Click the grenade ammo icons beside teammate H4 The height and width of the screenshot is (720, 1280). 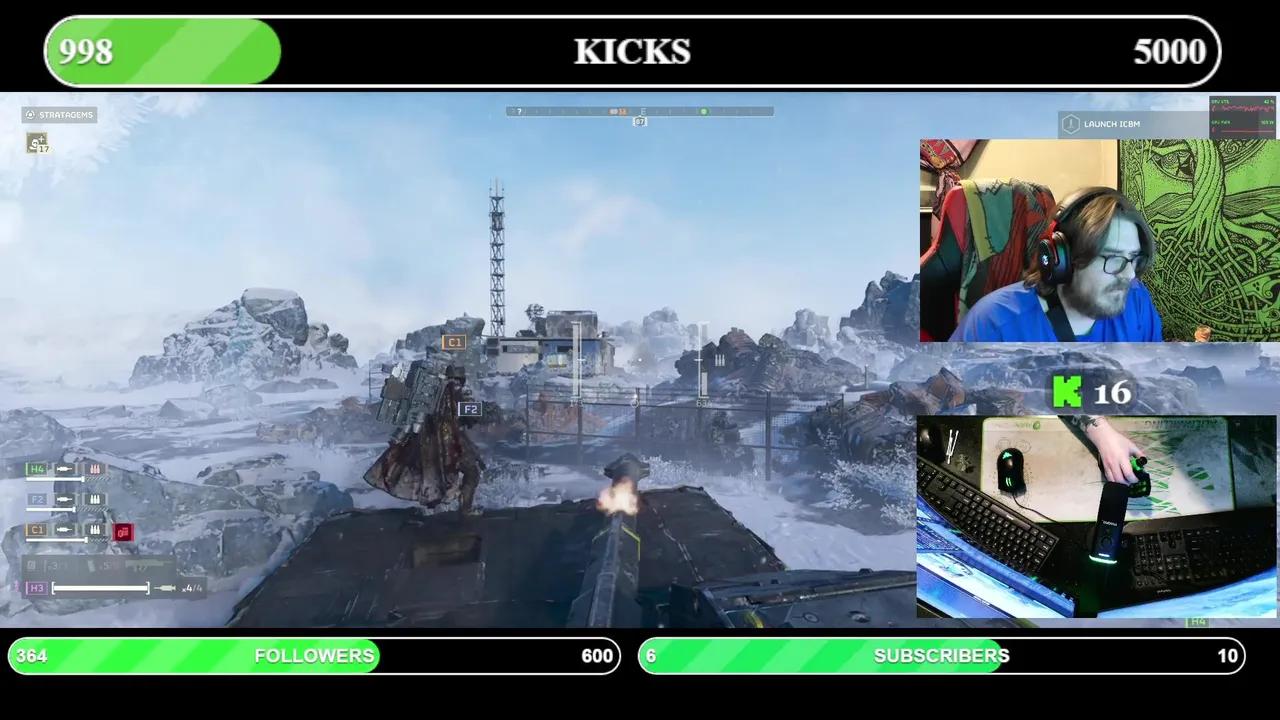(94, 468)
